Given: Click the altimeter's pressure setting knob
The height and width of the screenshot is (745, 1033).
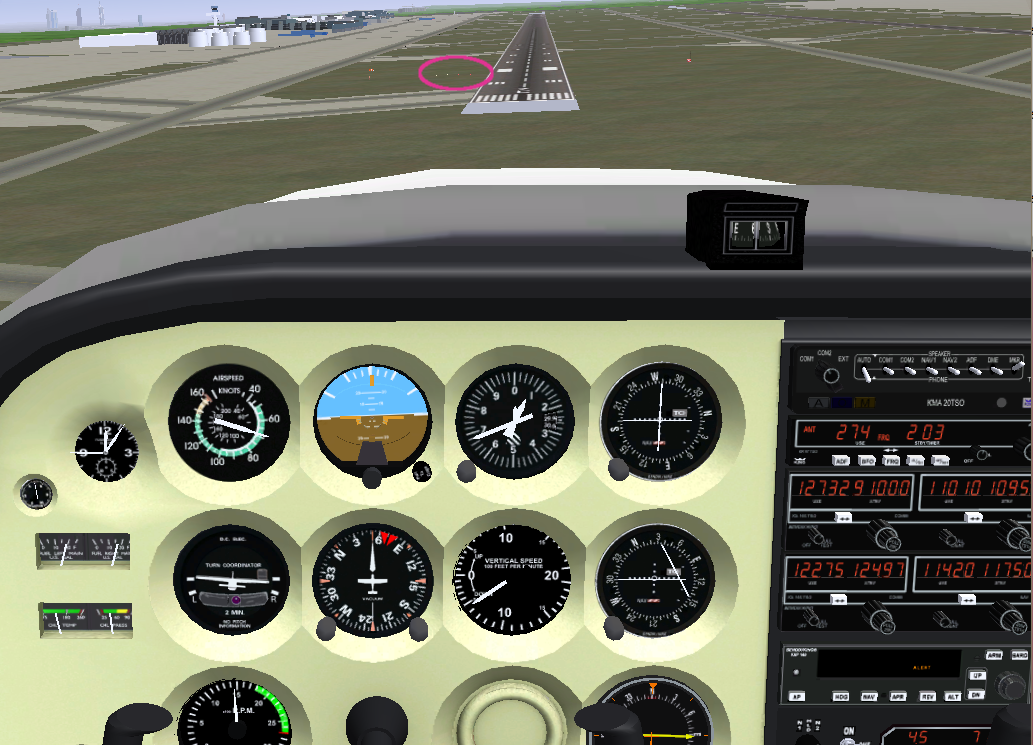Looking at the screenshot, I should (466, 470).
